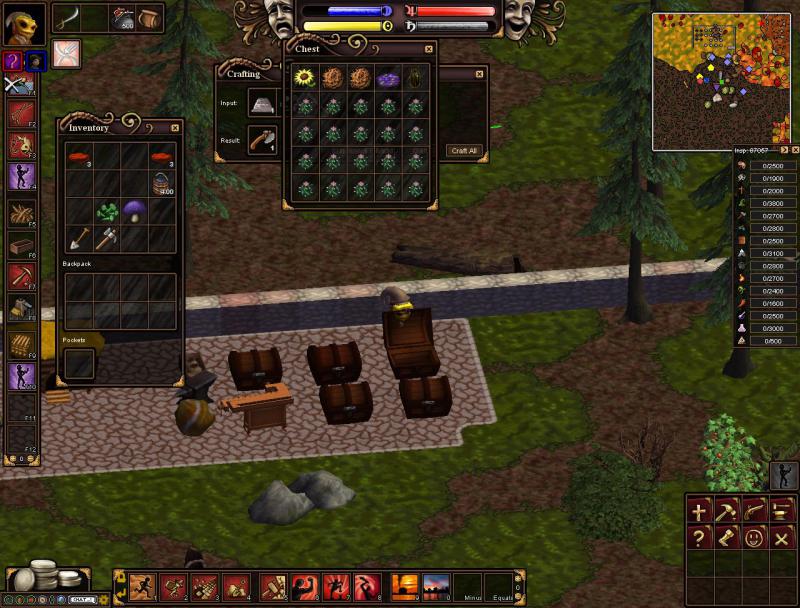Viewport: 800px width, 608px height.
Task: Click the crafting input ingot slot
Action: [264, 103]
